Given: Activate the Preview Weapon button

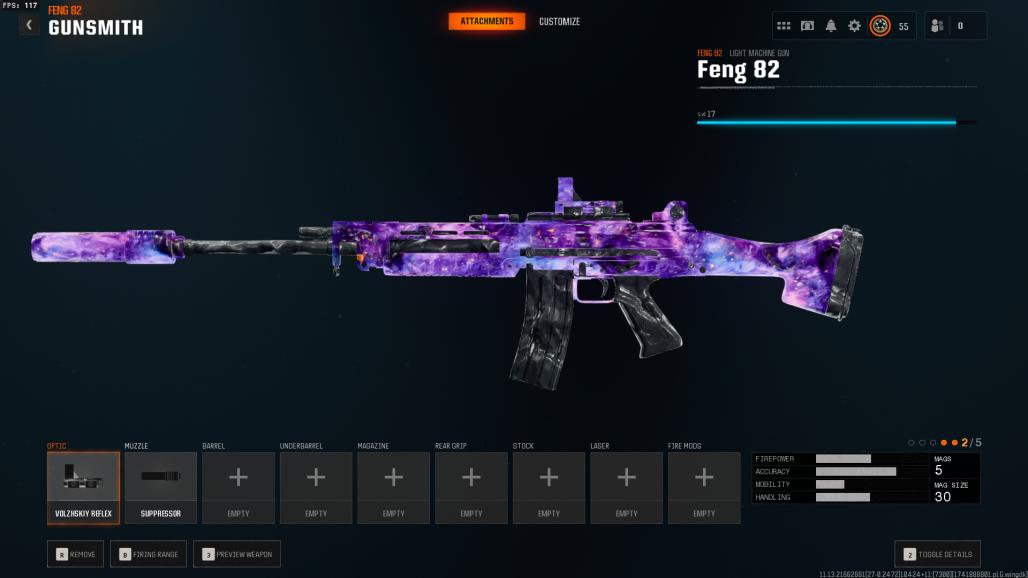Looking at the screenshot, I should click(237, 554).
